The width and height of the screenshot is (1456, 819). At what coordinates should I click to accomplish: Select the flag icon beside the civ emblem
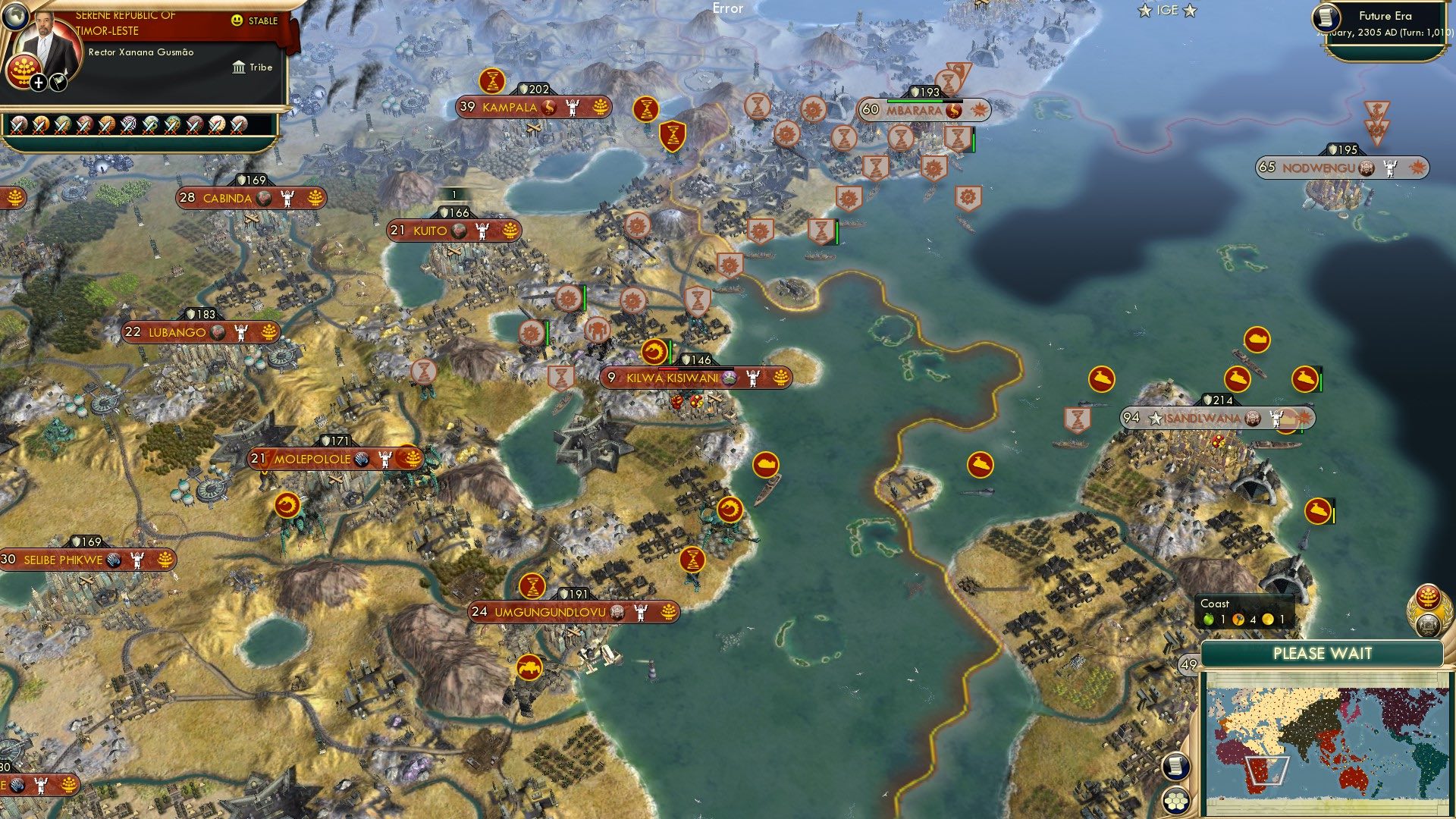(58, 83)
